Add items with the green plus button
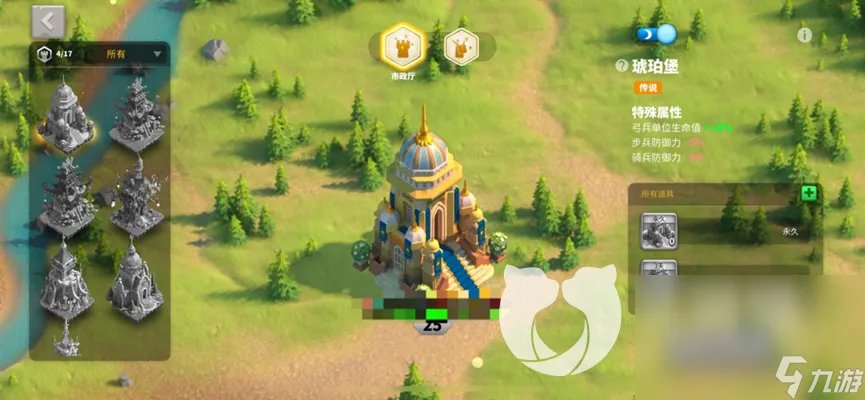865x400 pixels. 809,194
